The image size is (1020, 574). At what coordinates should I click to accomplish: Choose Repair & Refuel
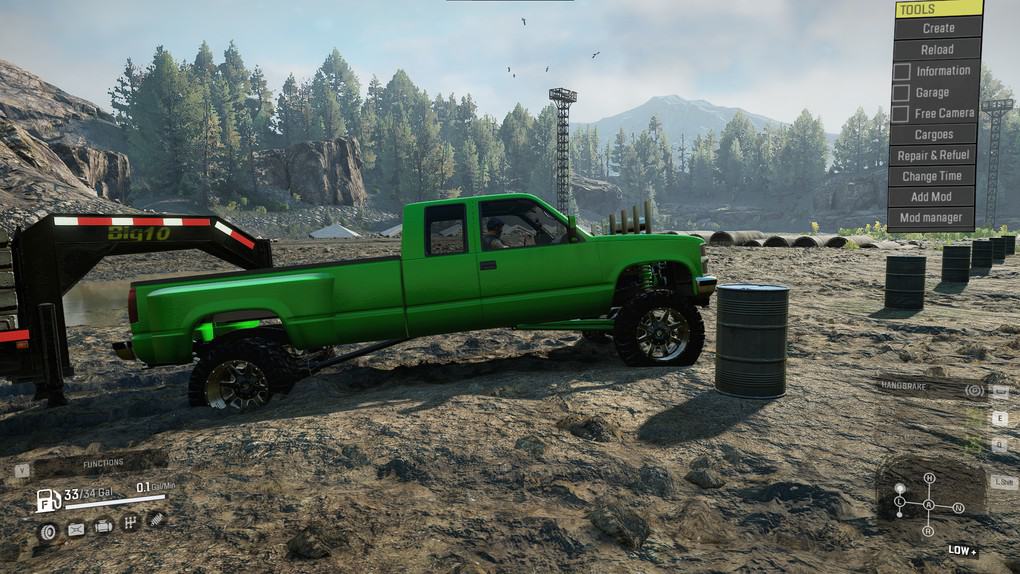(x=933, y=155)
